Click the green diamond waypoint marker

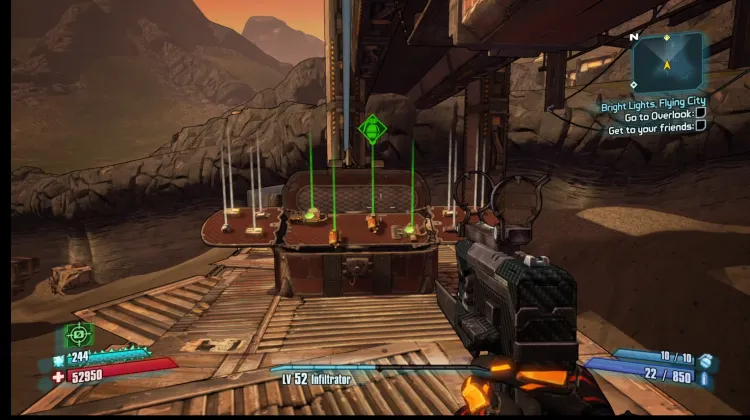click(372, 129)
